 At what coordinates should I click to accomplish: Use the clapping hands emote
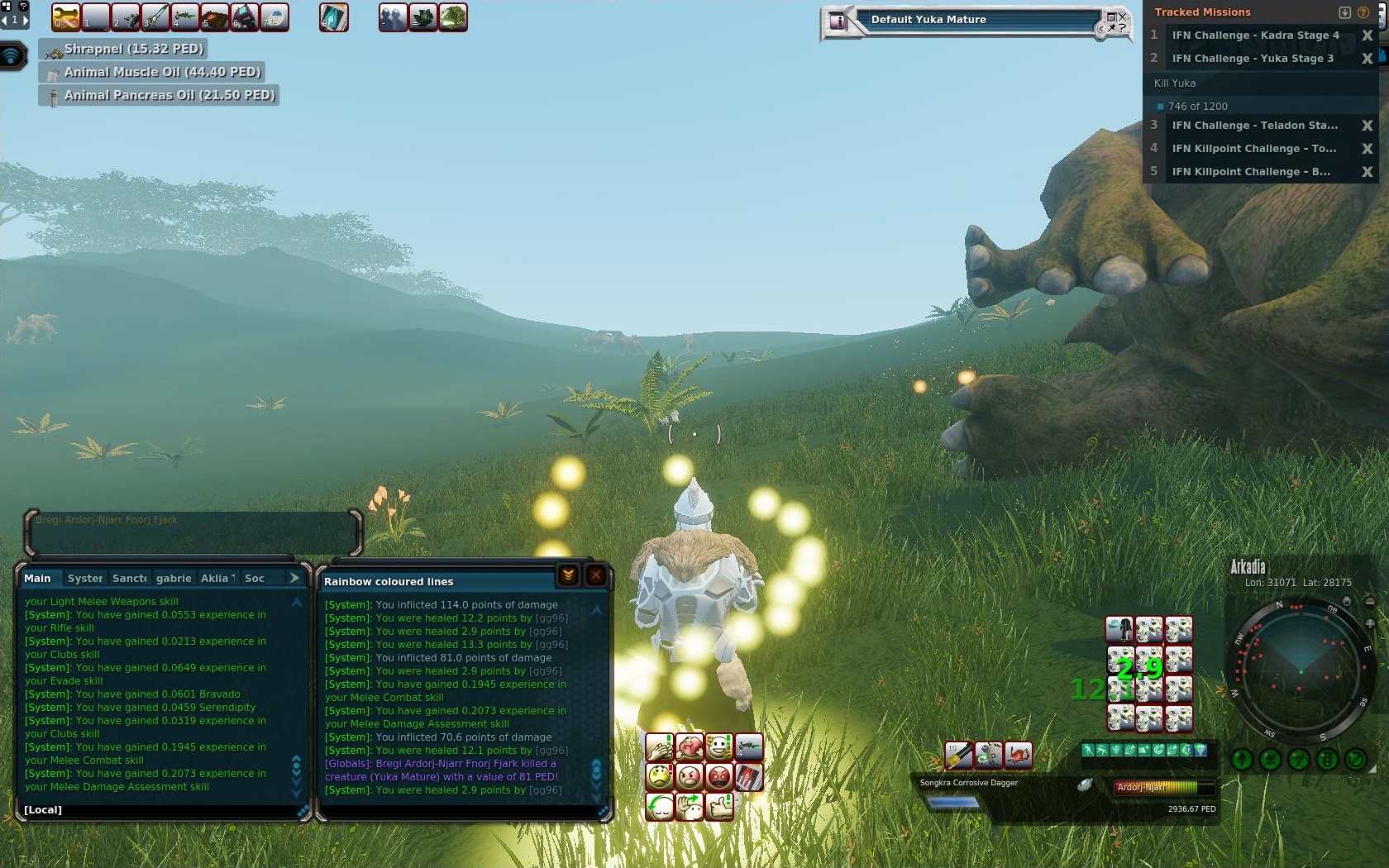[659, 747]
